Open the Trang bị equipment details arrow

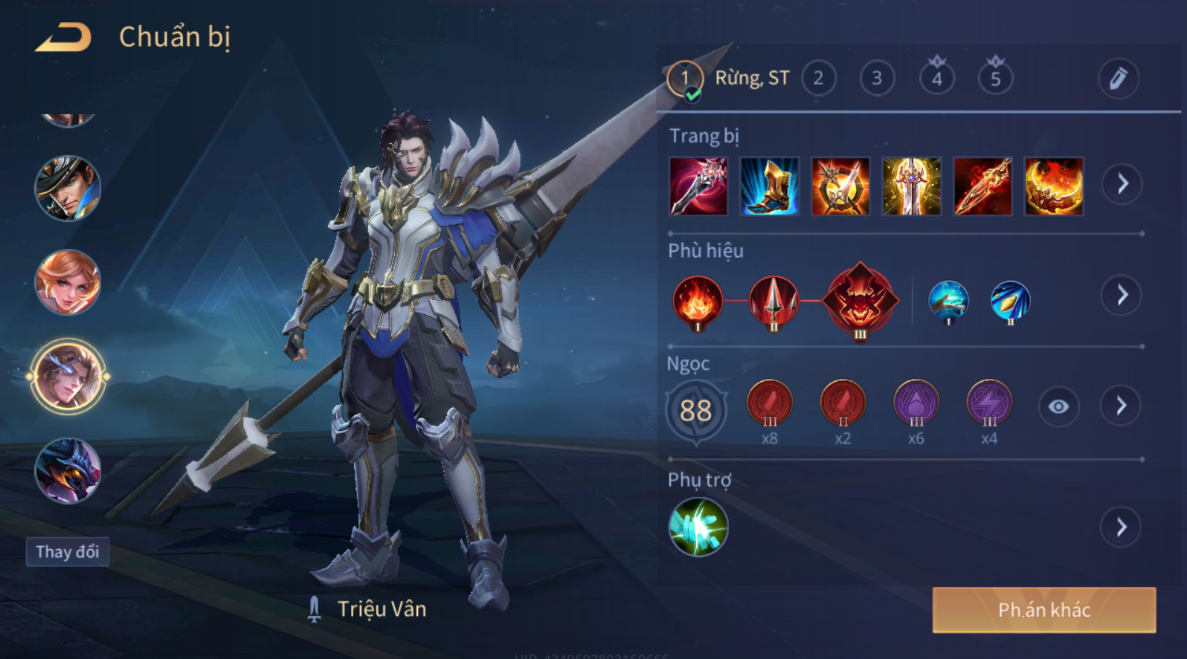pos(1121,184)
